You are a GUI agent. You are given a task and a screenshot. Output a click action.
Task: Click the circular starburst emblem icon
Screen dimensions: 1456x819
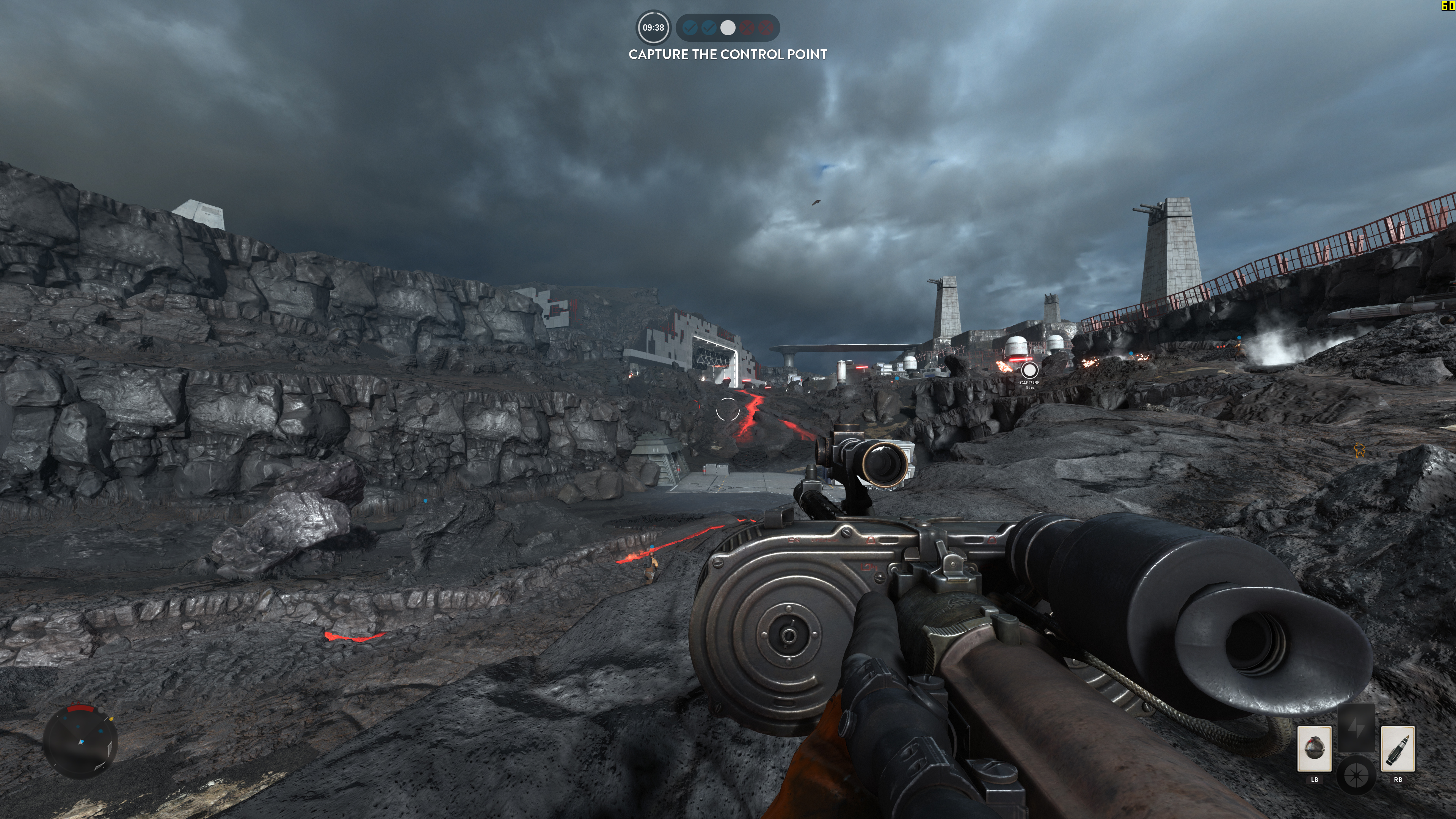[x=1356, y=775]
